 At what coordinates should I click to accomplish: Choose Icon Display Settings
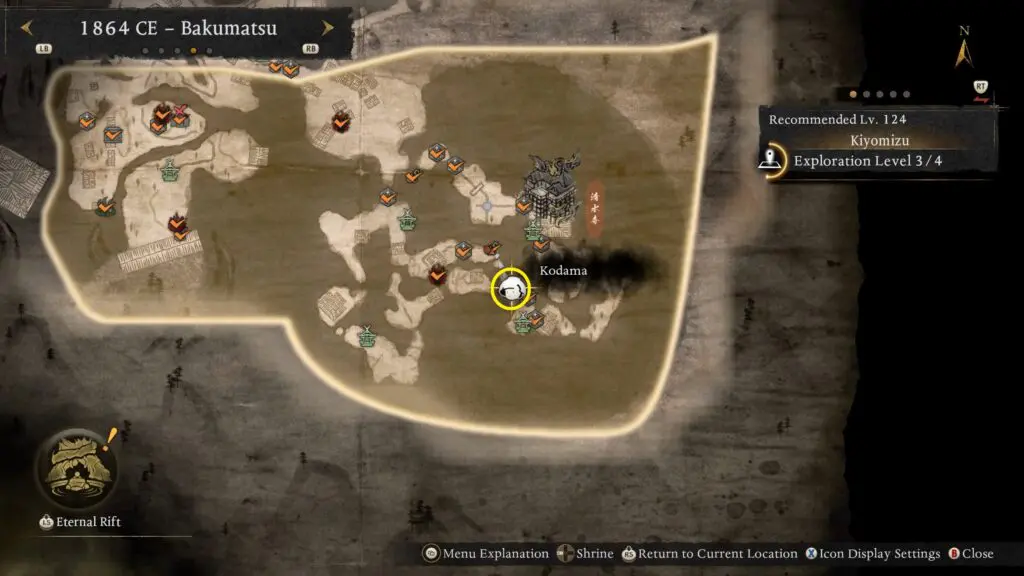point(874,554)
